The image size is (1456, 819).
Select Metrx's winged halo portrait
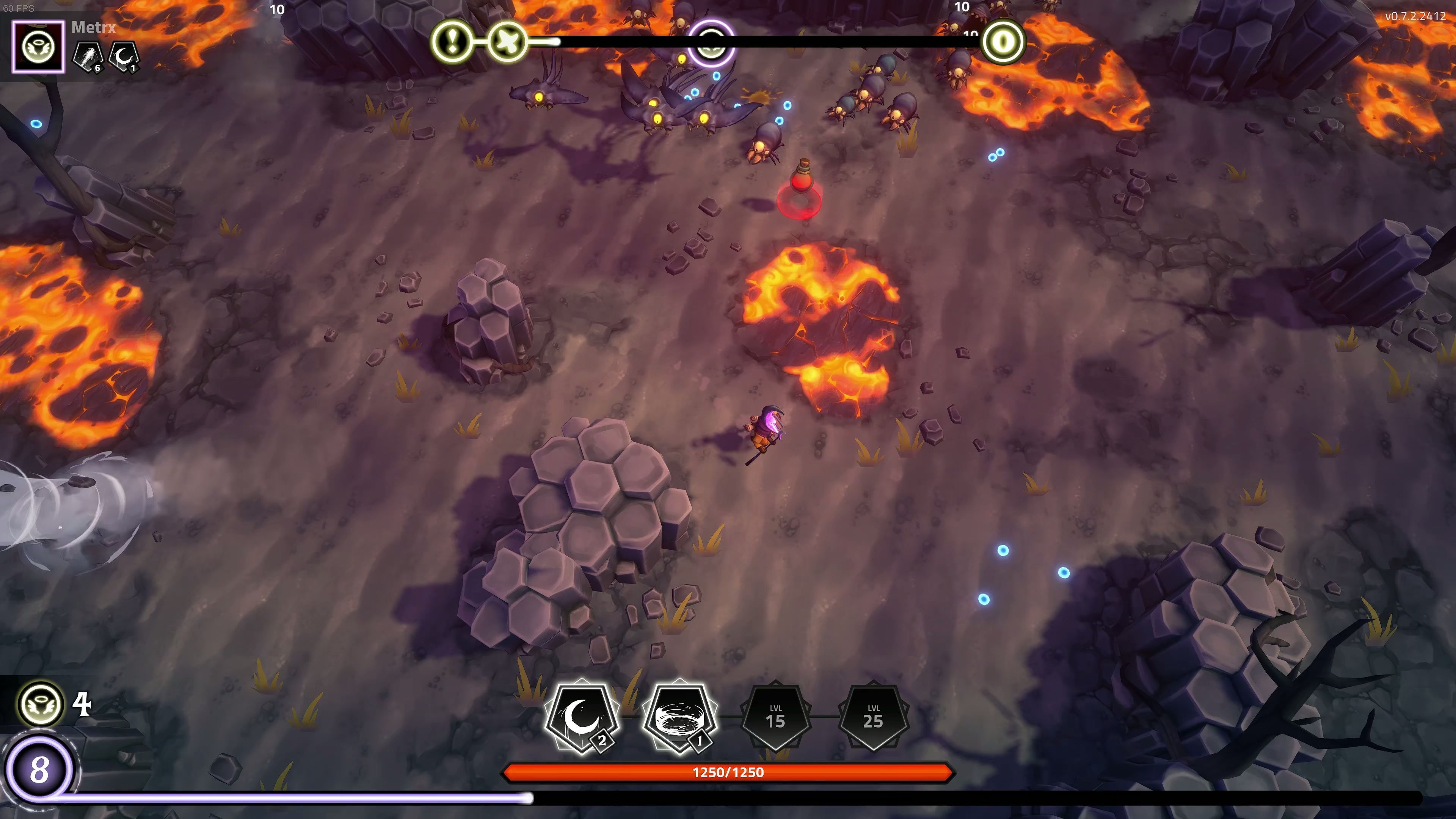pyautogui.click(x=38, y=47)
